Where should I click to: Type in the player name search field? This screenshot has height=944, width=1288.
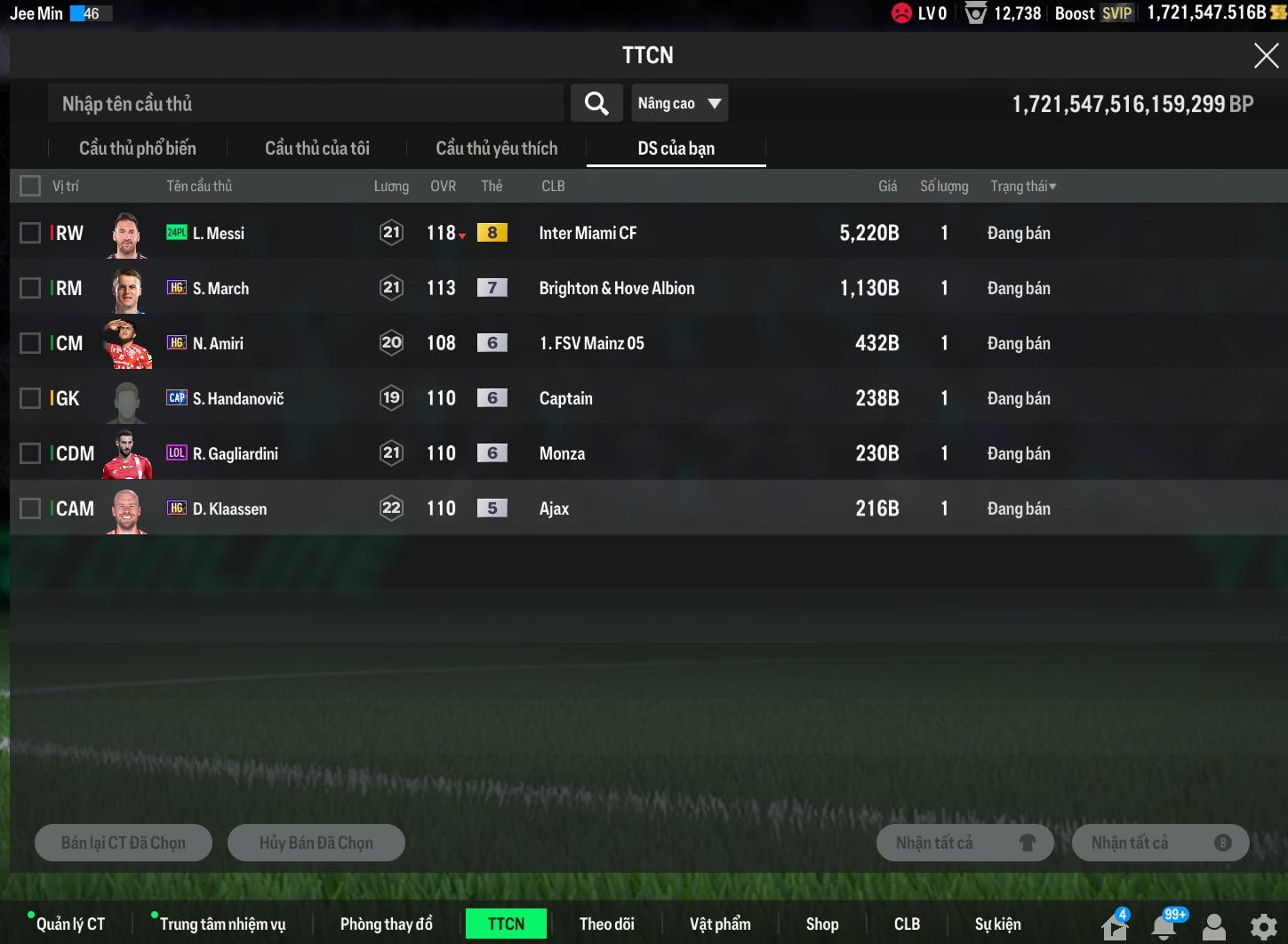click(x=305, y=104)
